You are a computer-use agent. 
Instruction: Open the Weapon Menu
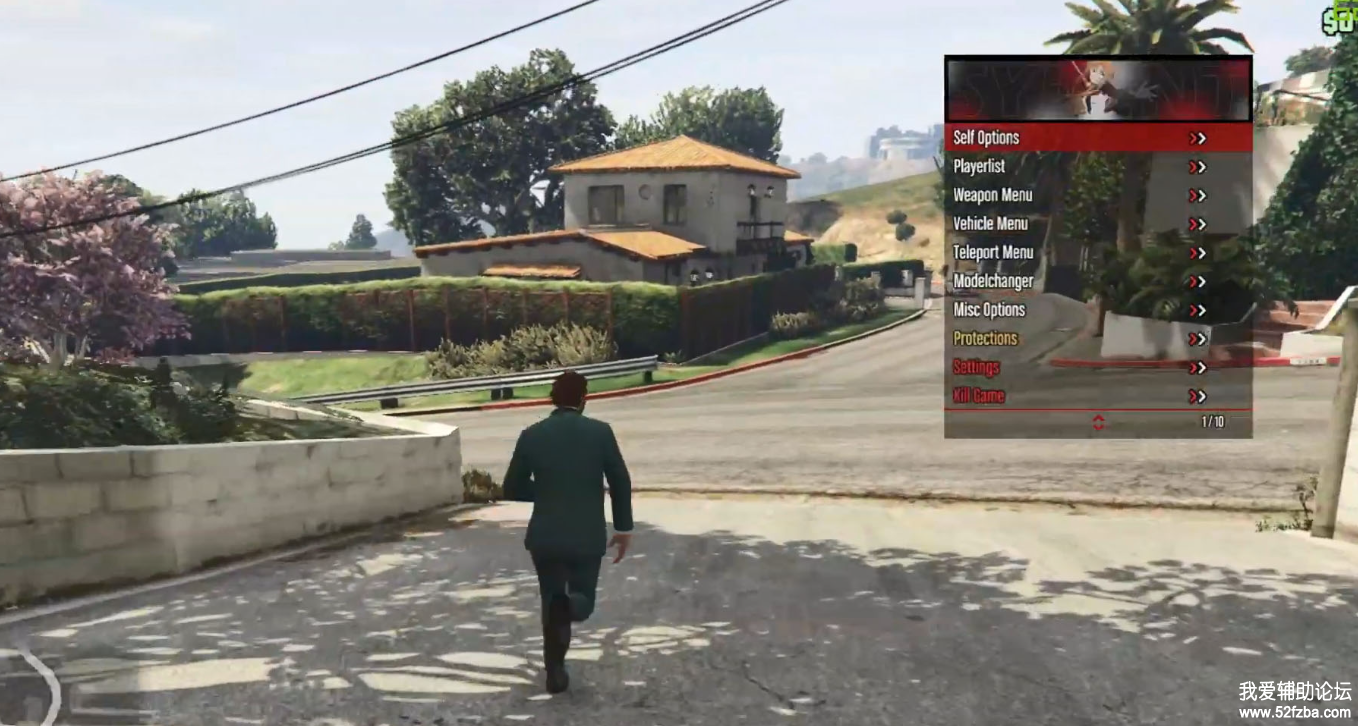[1097, 196]
